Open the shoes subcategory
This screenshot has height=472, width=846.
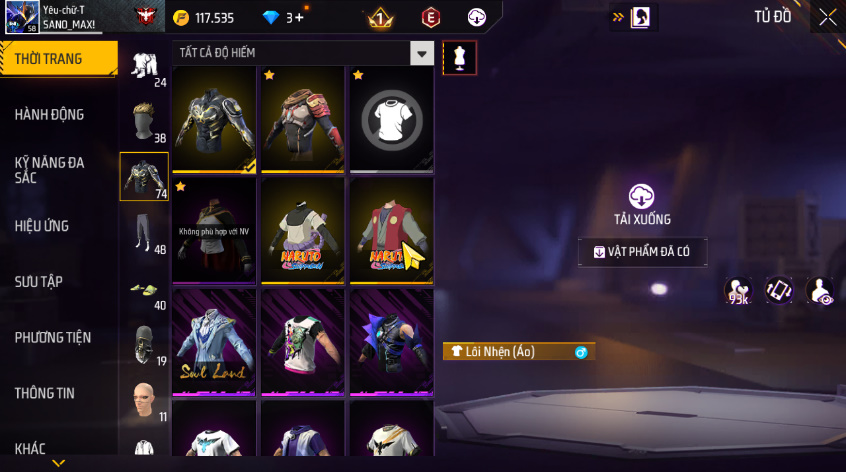[144, 290]
